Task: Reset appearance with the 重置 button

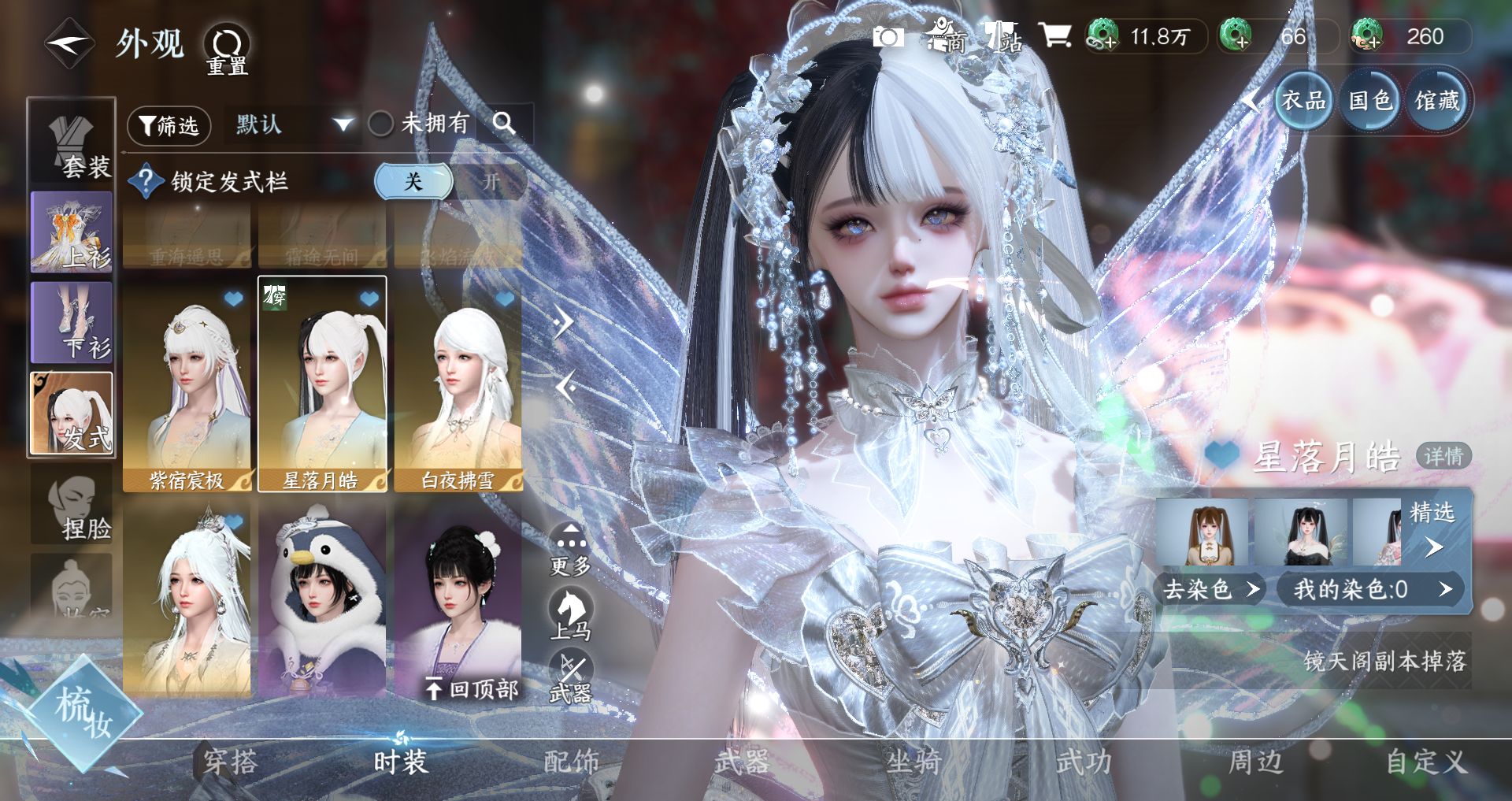Action: click(x=227, y=49)
